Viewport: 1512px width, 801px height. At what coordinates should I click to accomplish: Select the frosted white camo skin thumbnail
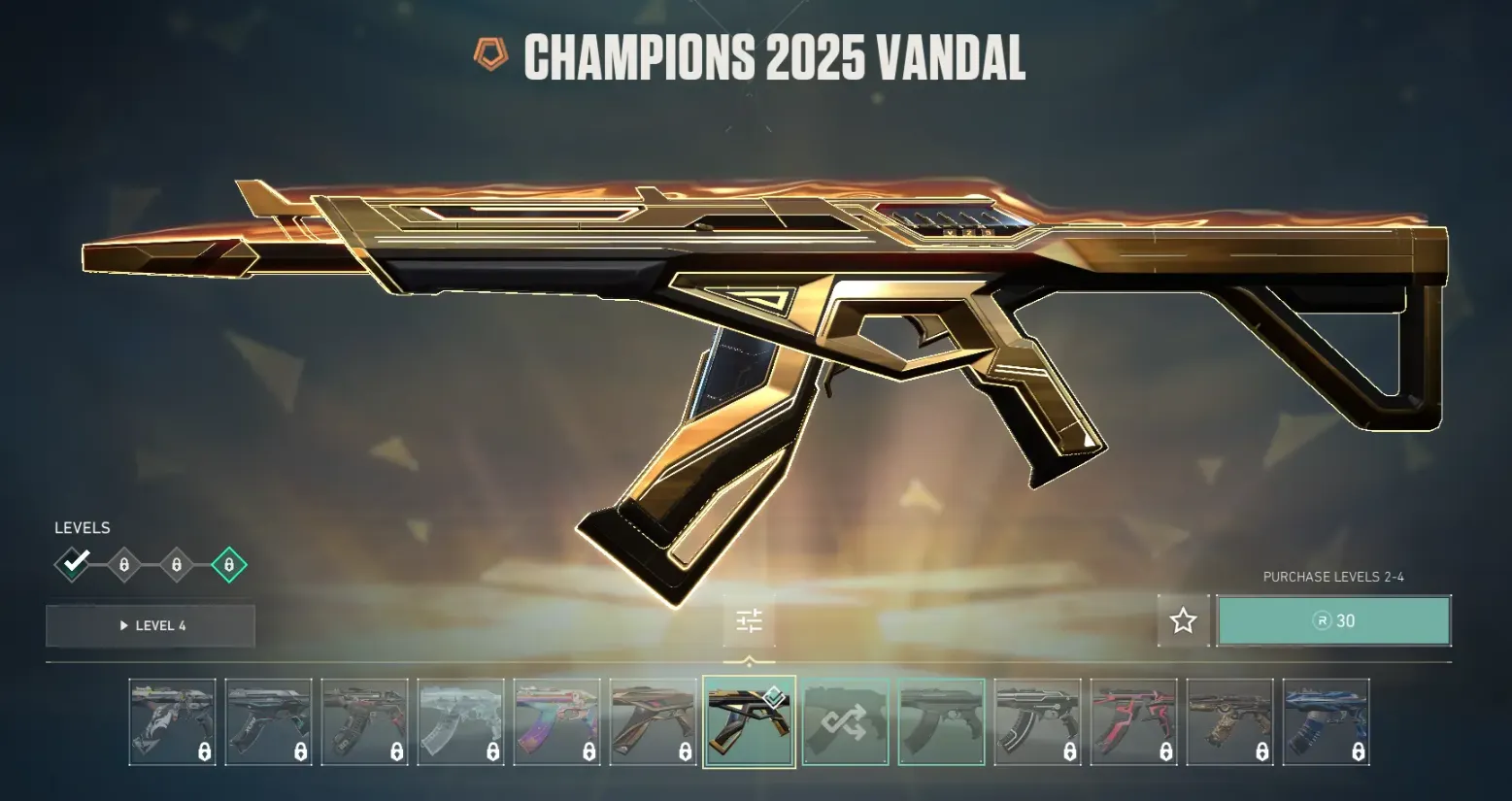pos(460,722)
